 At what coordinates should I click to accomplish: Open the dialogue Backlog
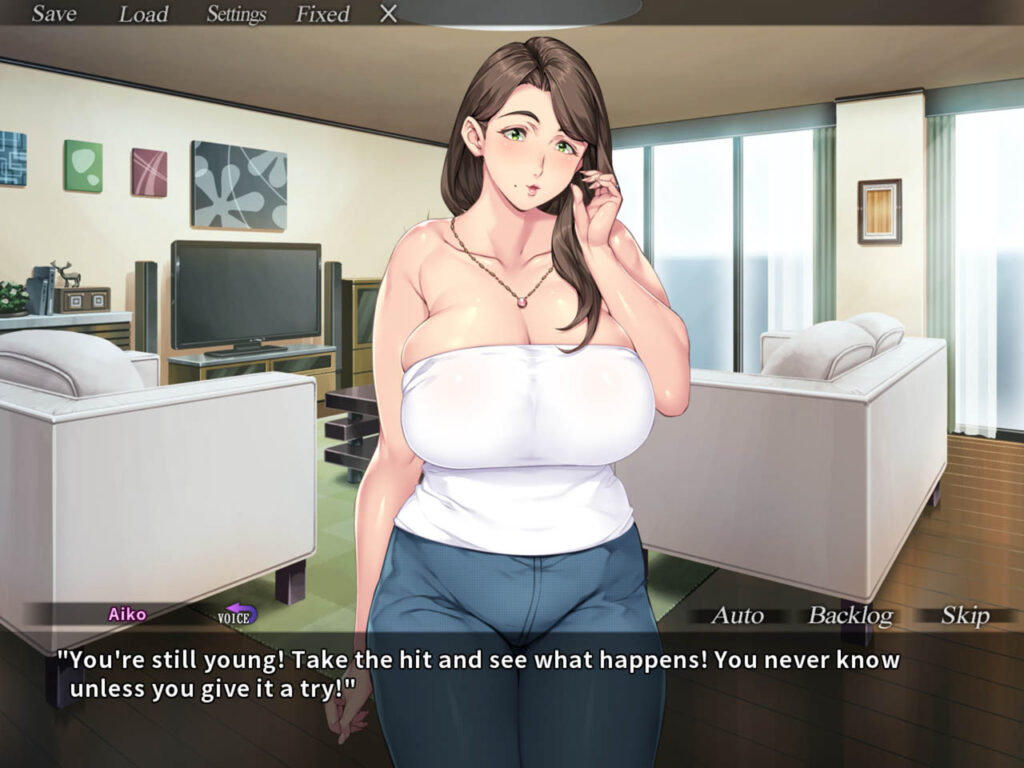pyautogui.click(x=850, y=615)
